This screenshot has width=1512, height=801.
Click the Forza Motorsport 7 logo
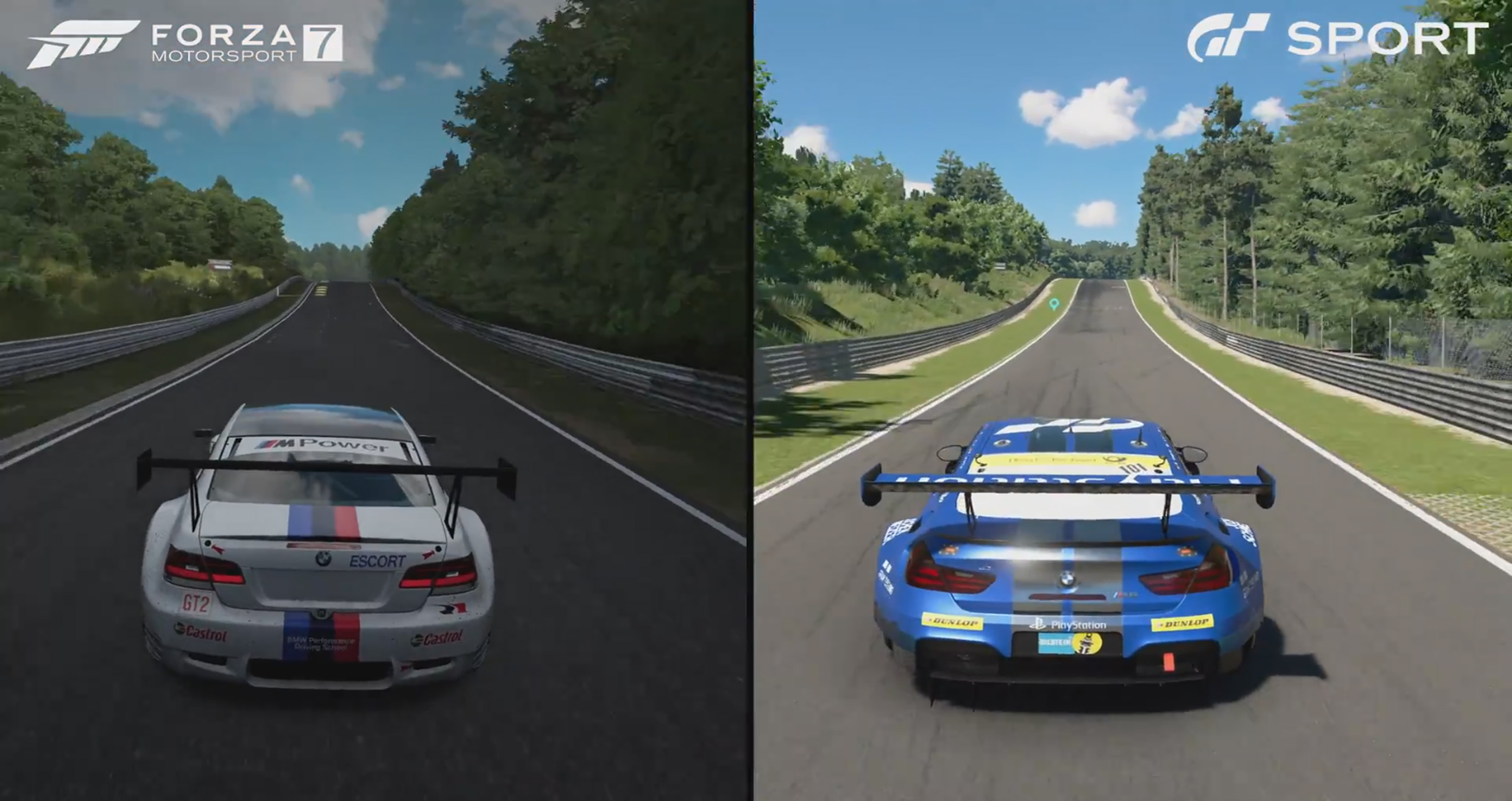(x=185, y=44)
